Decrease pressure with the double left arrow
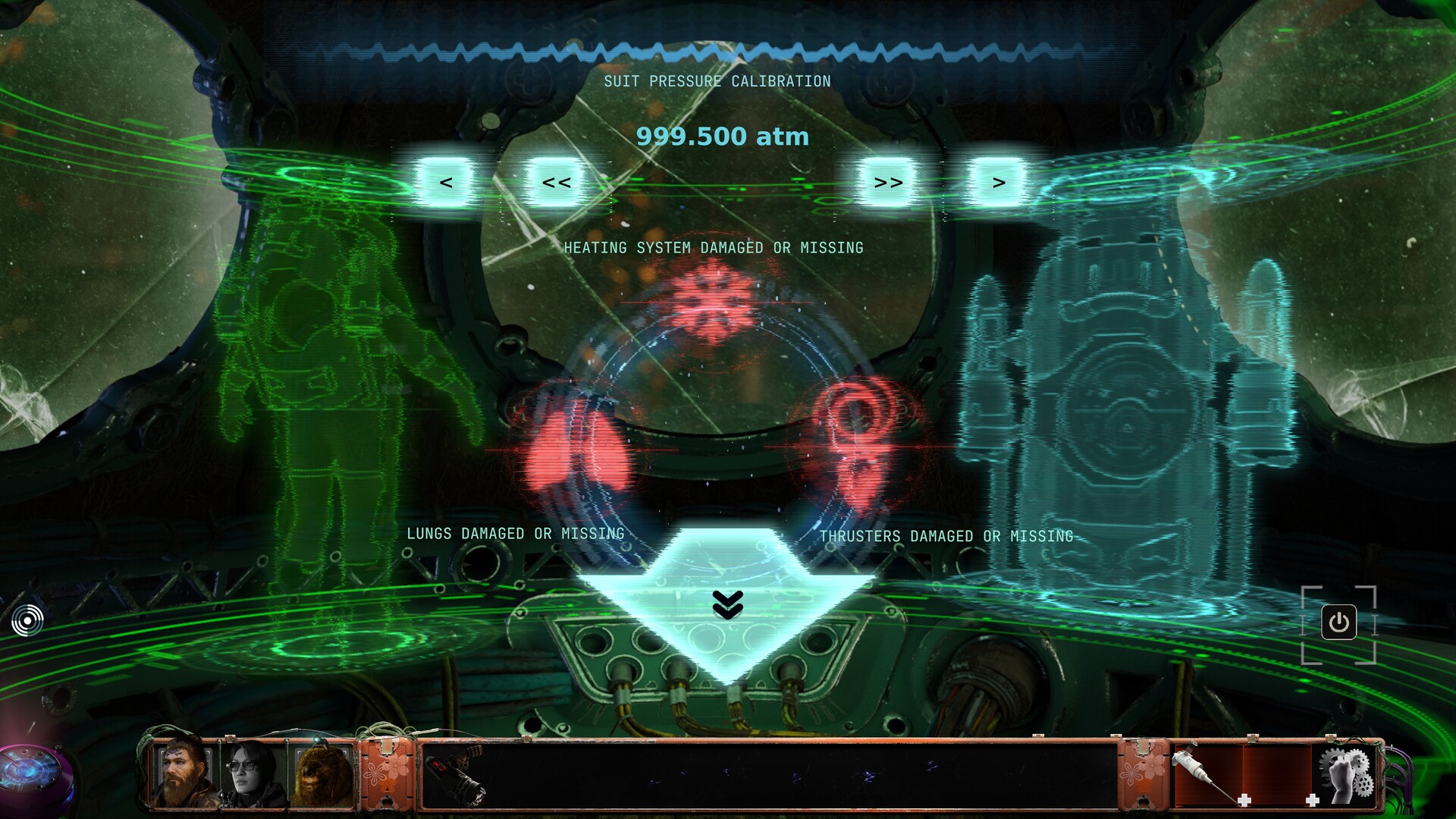This screenshot has height=819, width=1456. pos(556,183)
